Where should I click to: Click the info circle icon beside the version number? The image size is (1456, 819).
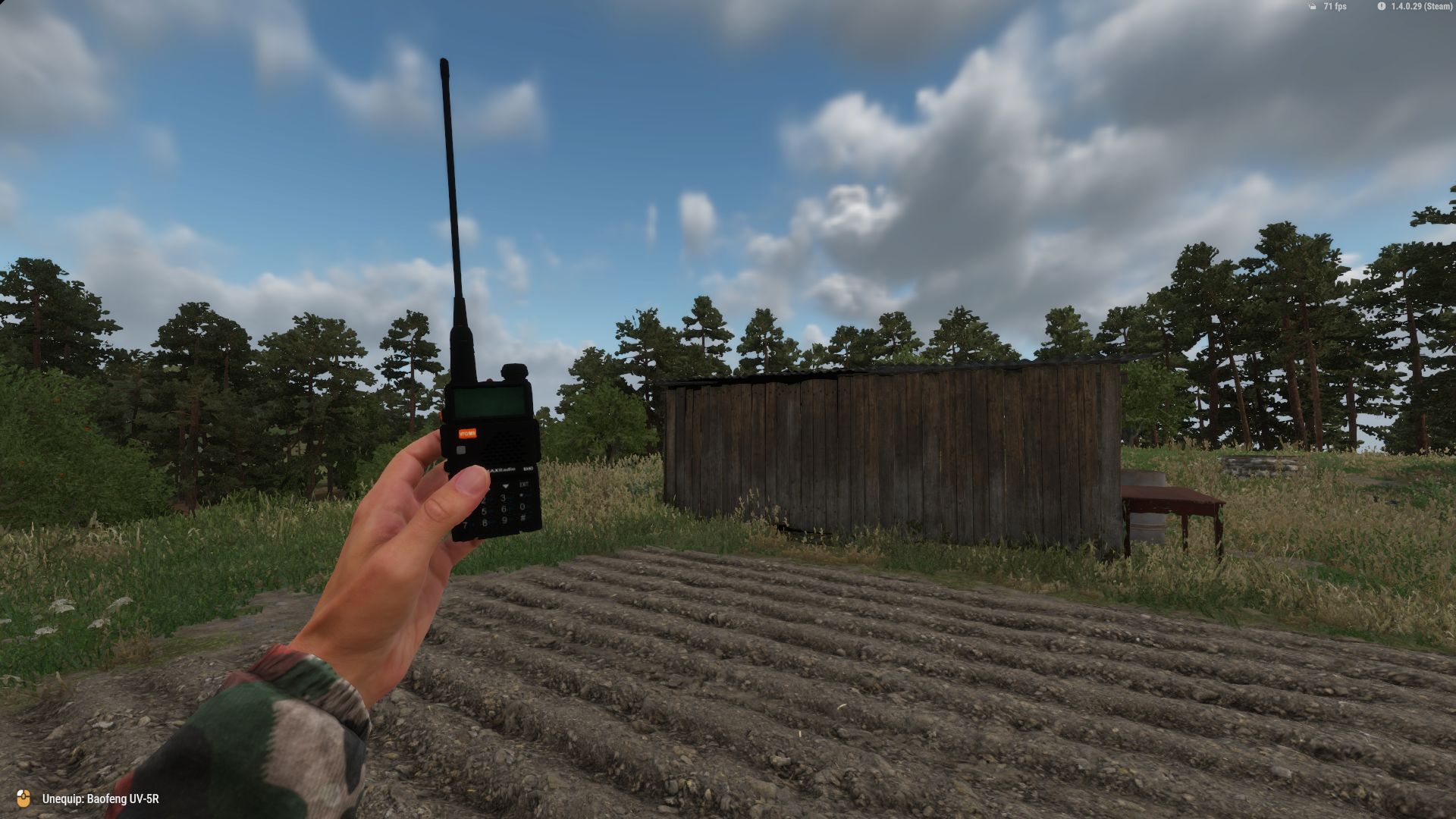pyautogui.click(x=1381, y=7)
